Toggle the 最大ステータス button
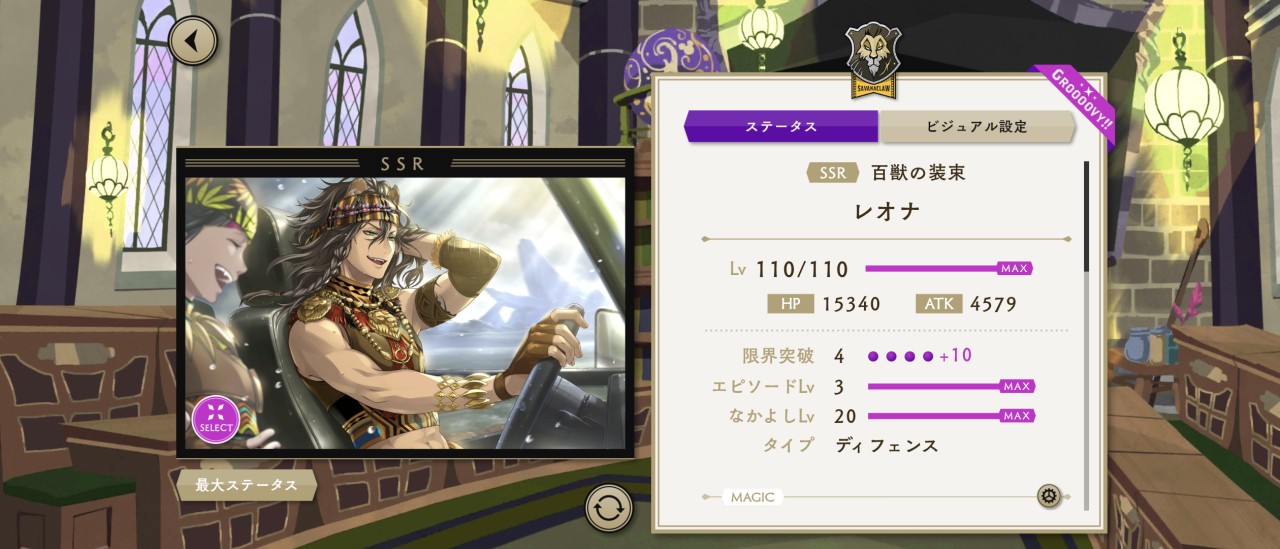Image resolution: width=1280 pixels, height=549 pixels. coord(246,485)
